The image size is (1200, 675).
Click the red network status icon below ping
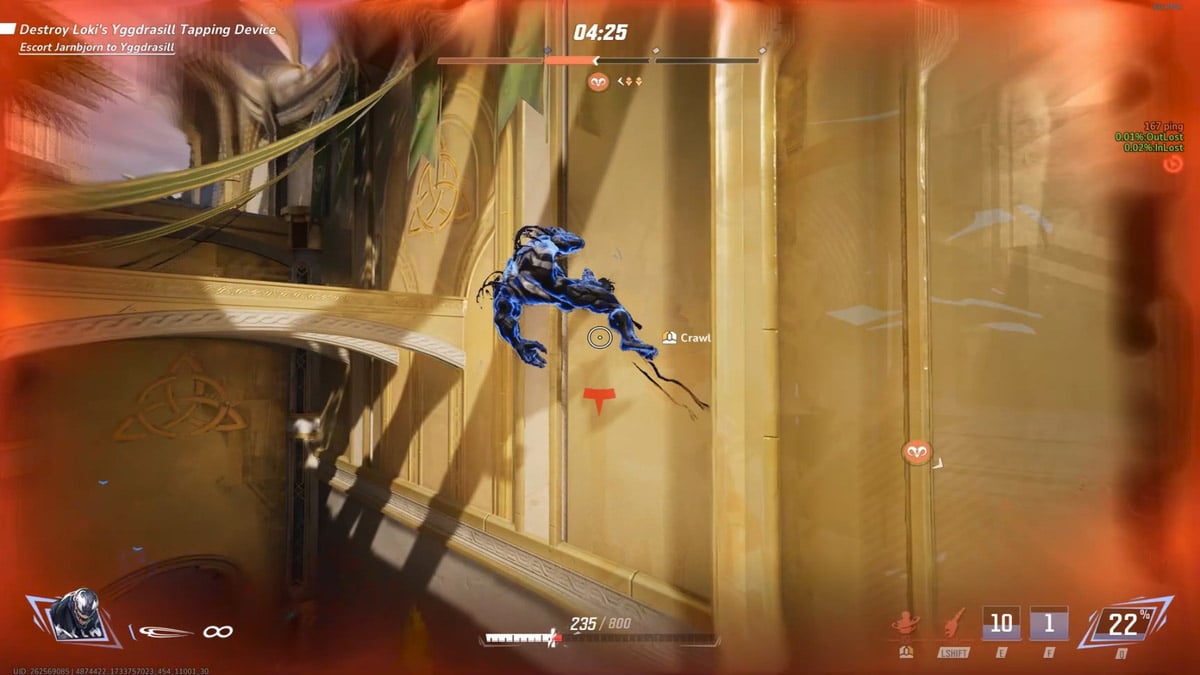pyautogui.click(x=1173, y=163)
